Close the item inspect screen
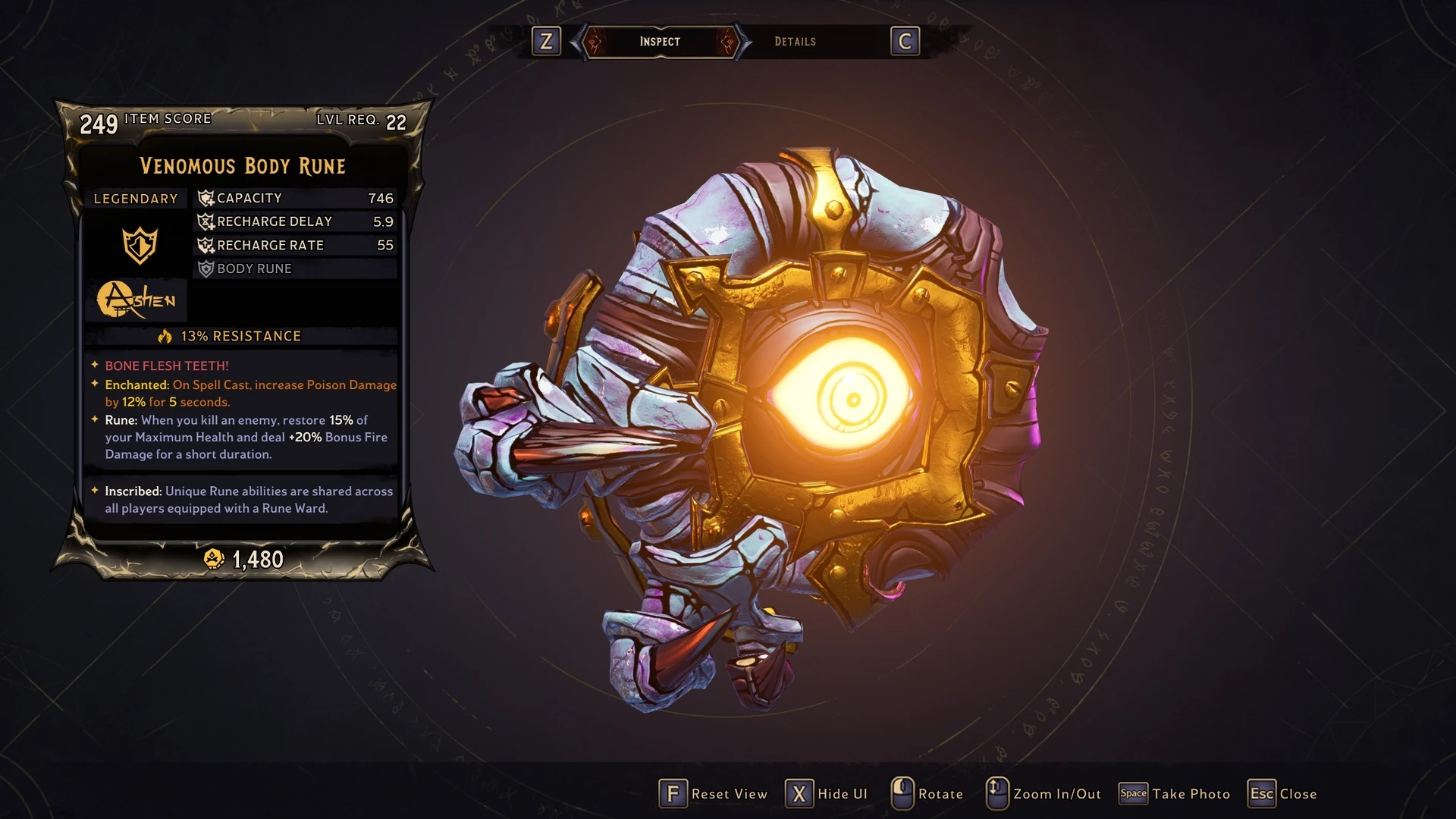 [x=1282, y=794]
